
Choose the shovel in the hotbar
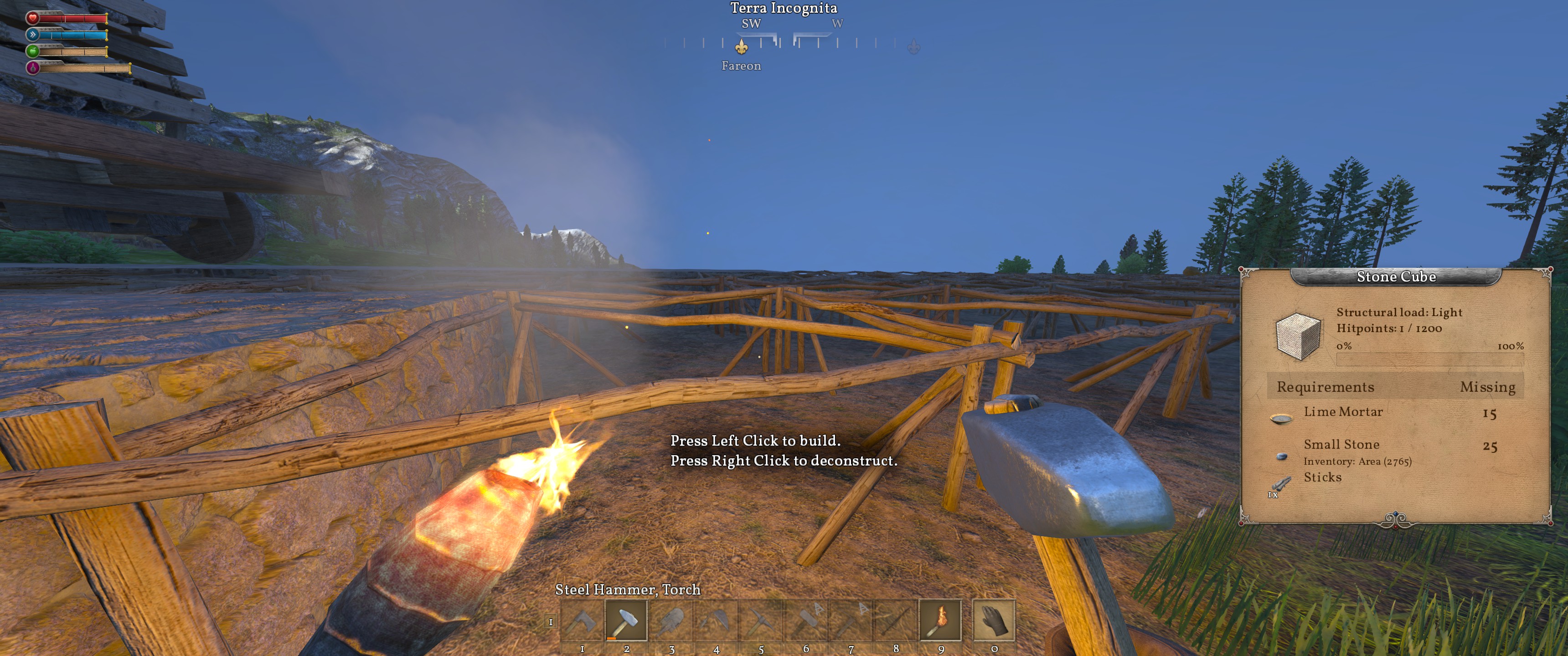[x=671, y=620]
